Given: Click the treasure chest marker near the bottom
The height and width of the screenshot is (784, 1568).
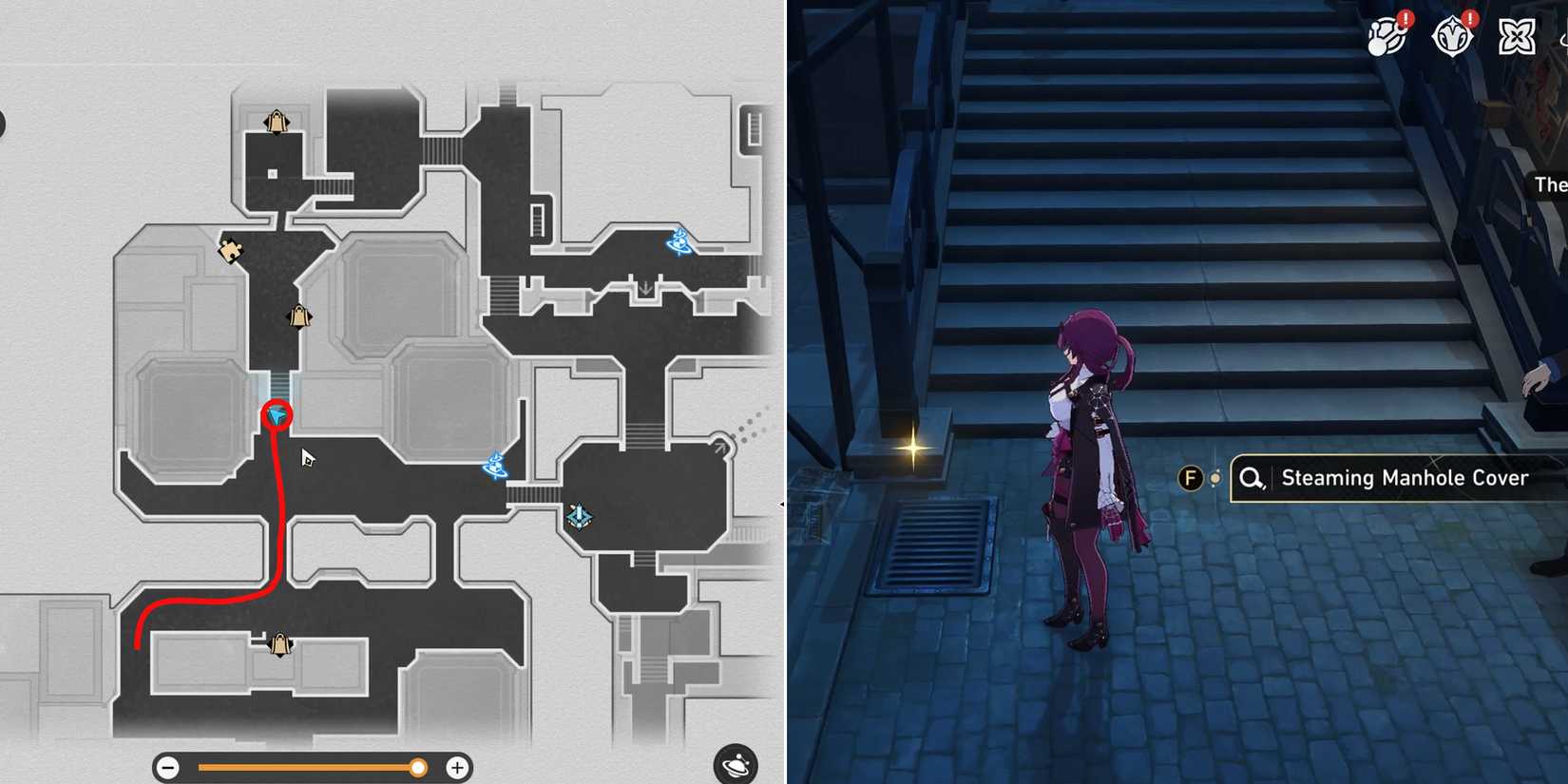Looking at the screenshot, I should [278, 644].
